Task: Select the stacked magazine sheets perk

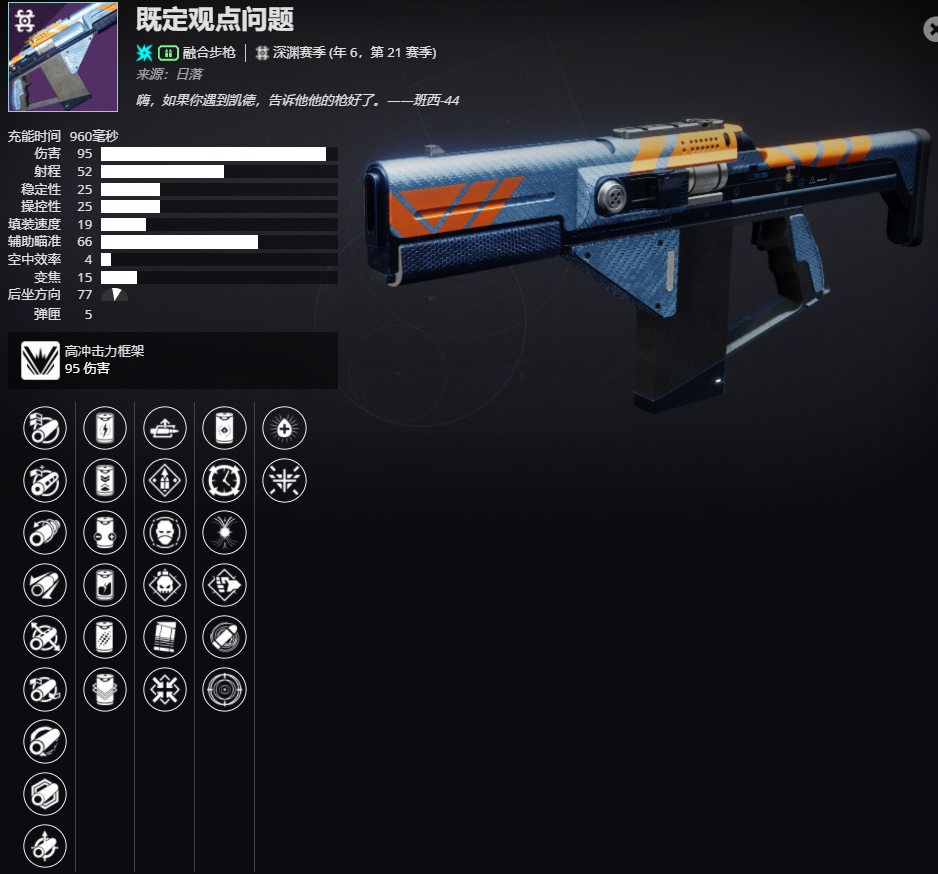Action: [x=165, y=637]
